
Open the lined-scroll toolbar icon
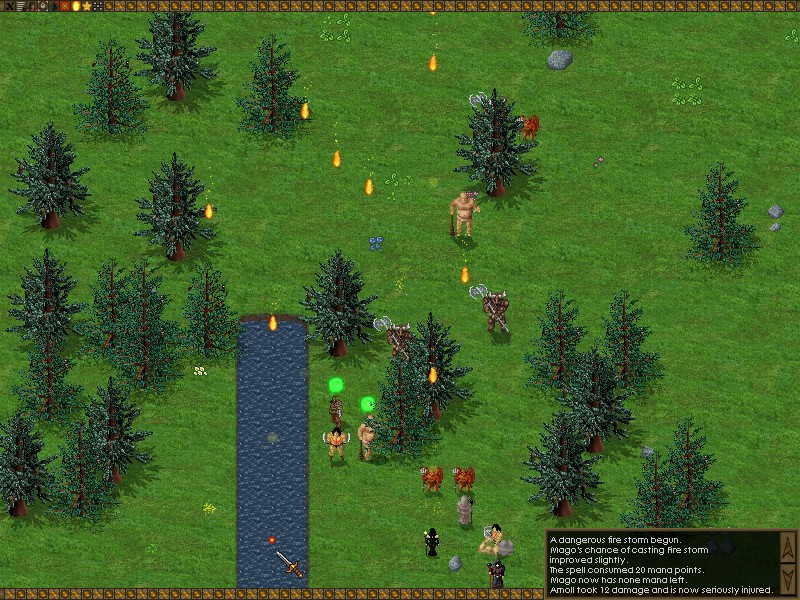click(19, 6)
